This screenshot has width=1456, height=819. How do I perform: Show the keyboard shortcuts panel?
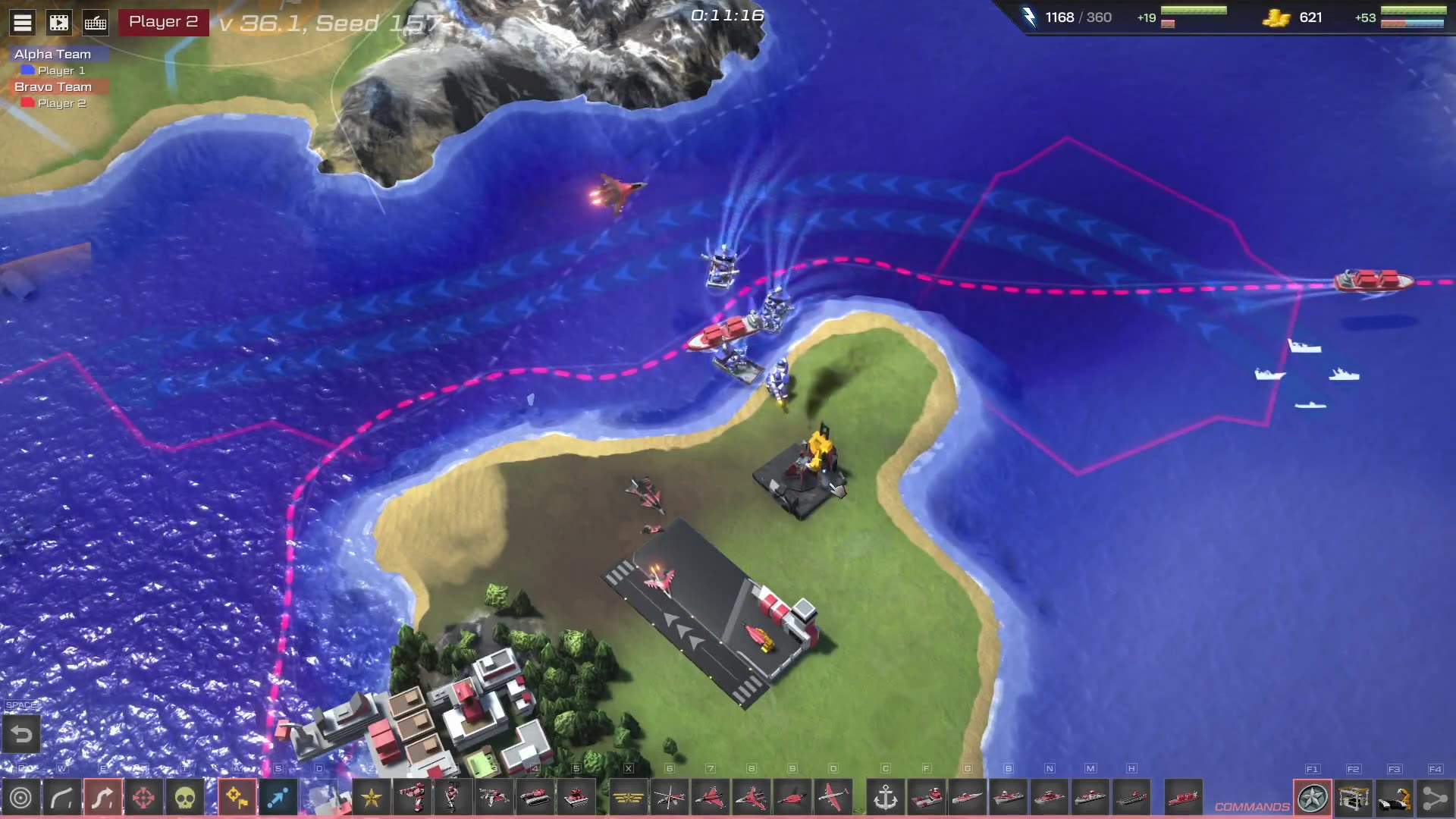tap(96, 23)
